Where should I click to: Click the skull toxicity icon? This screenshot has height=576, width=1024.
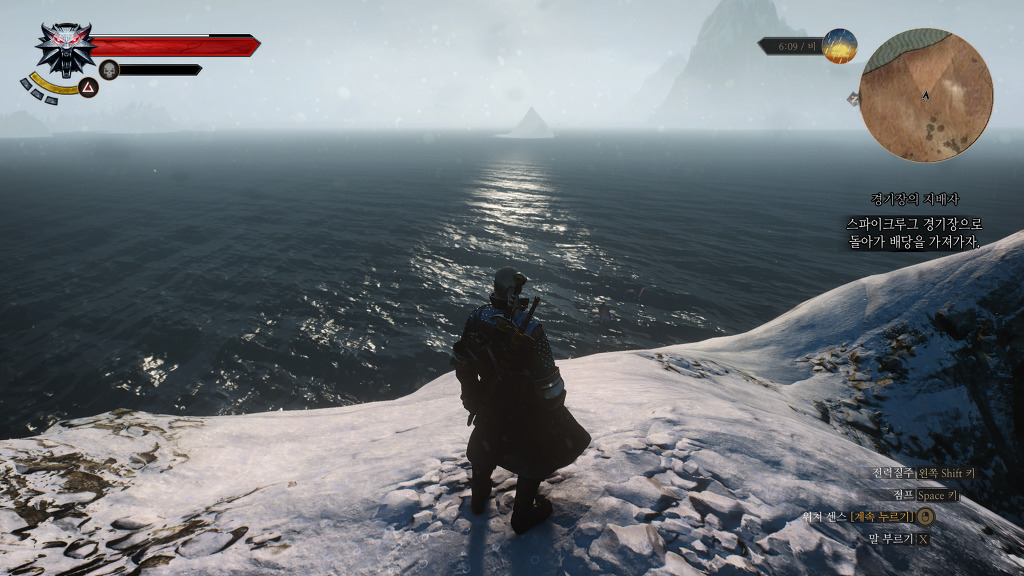[109, 69]
